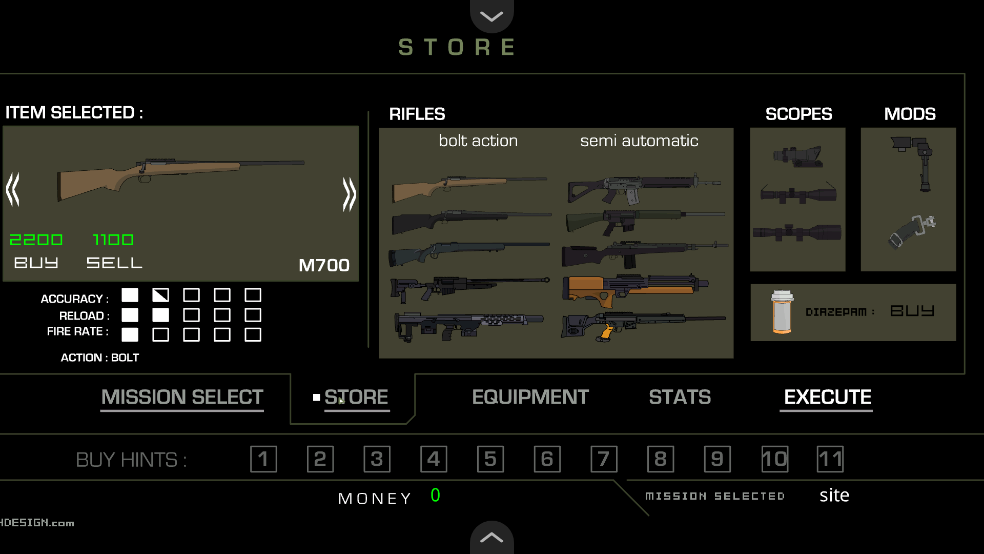Select the Store tab
Image resolution: width=984 pixels, height=554 pixels.
point(356,397)
